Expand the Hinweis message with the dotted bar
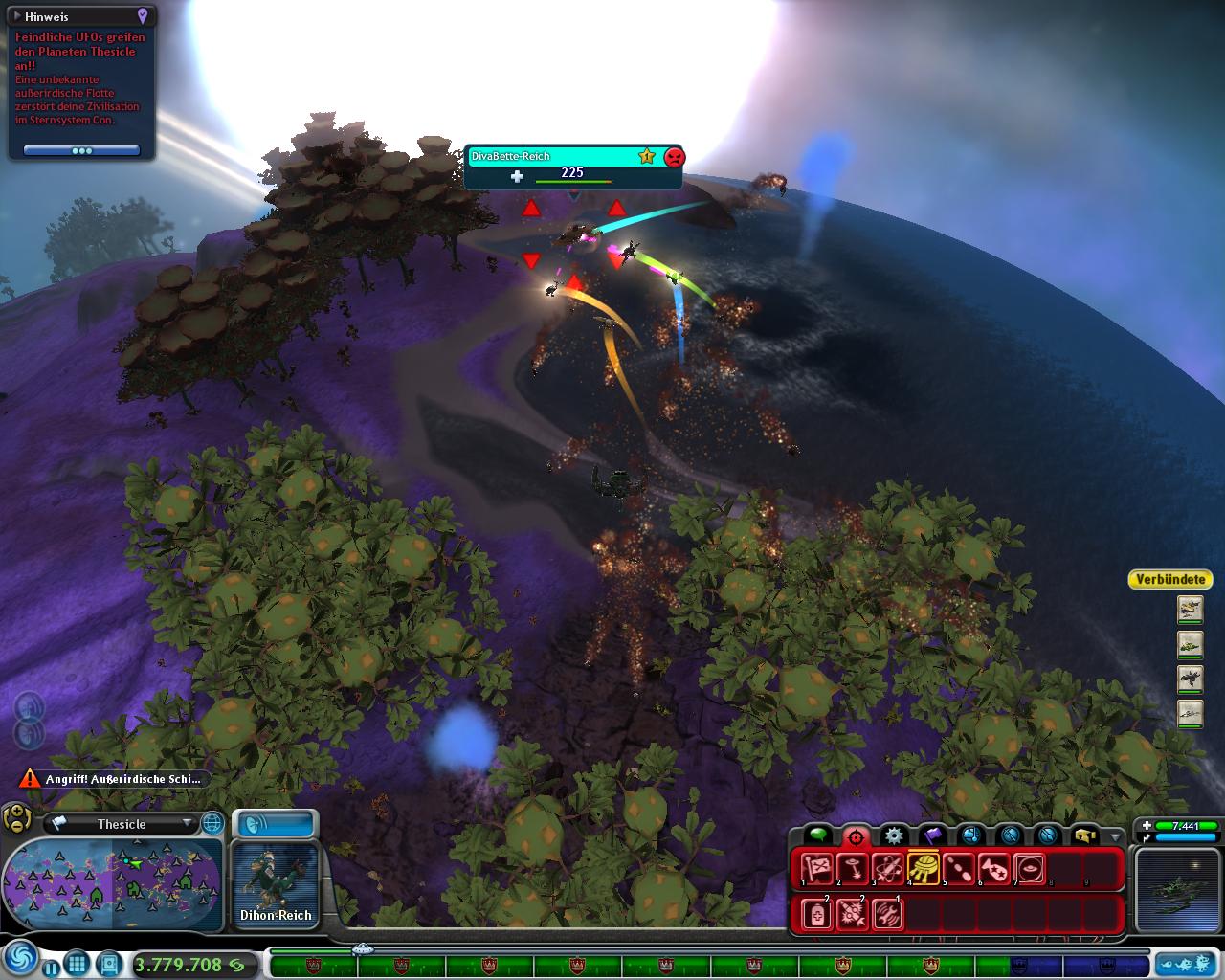 [x=81, y=150]
